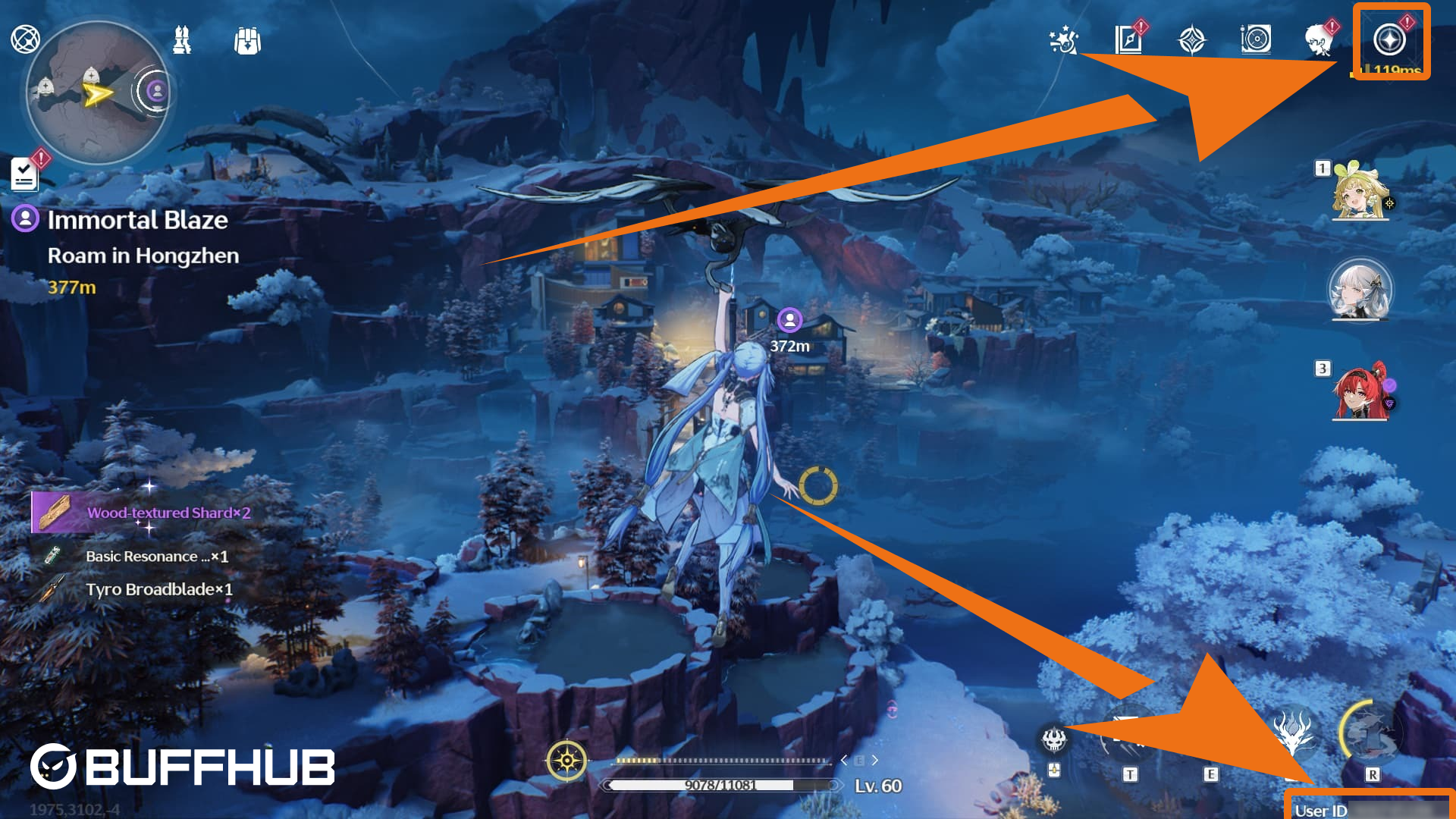This screenshot has height=819, width=1456.
Task: Open the events party-popper icon
Action: click(1063, 40)
